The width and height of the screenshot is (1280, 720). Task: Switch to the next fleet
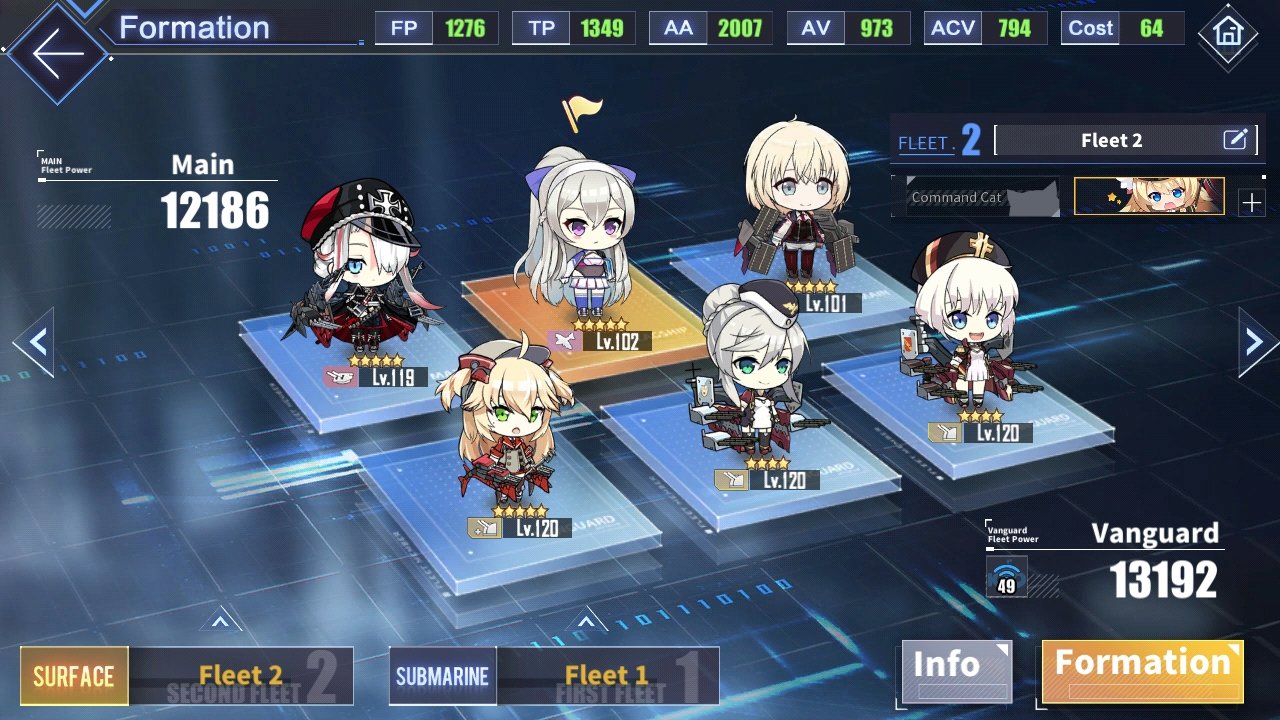tap(1257, 343)
